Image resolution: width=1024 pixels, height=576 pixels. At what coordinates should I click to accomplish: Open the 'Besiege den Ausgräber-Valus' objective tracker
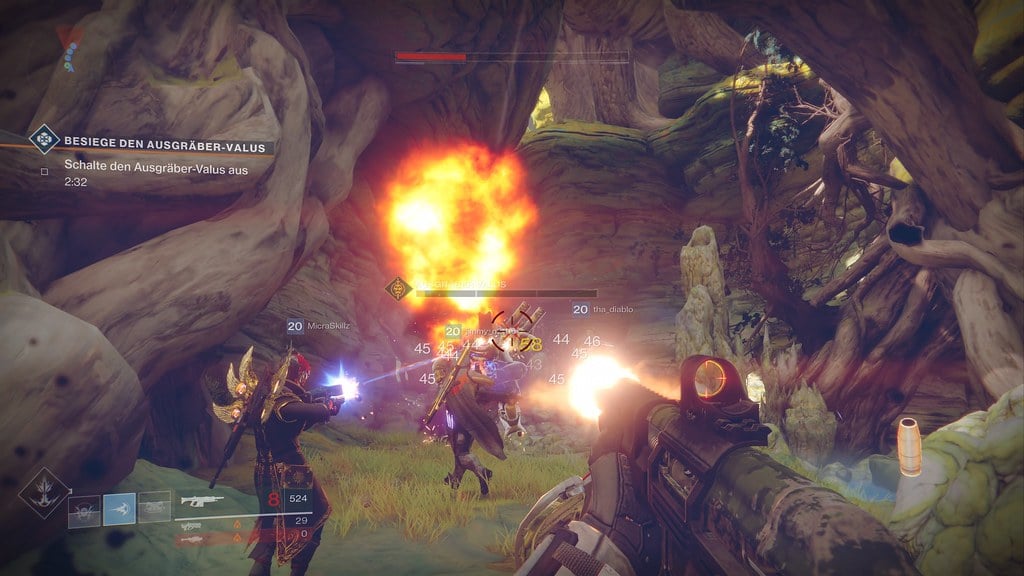pos(166,147)
